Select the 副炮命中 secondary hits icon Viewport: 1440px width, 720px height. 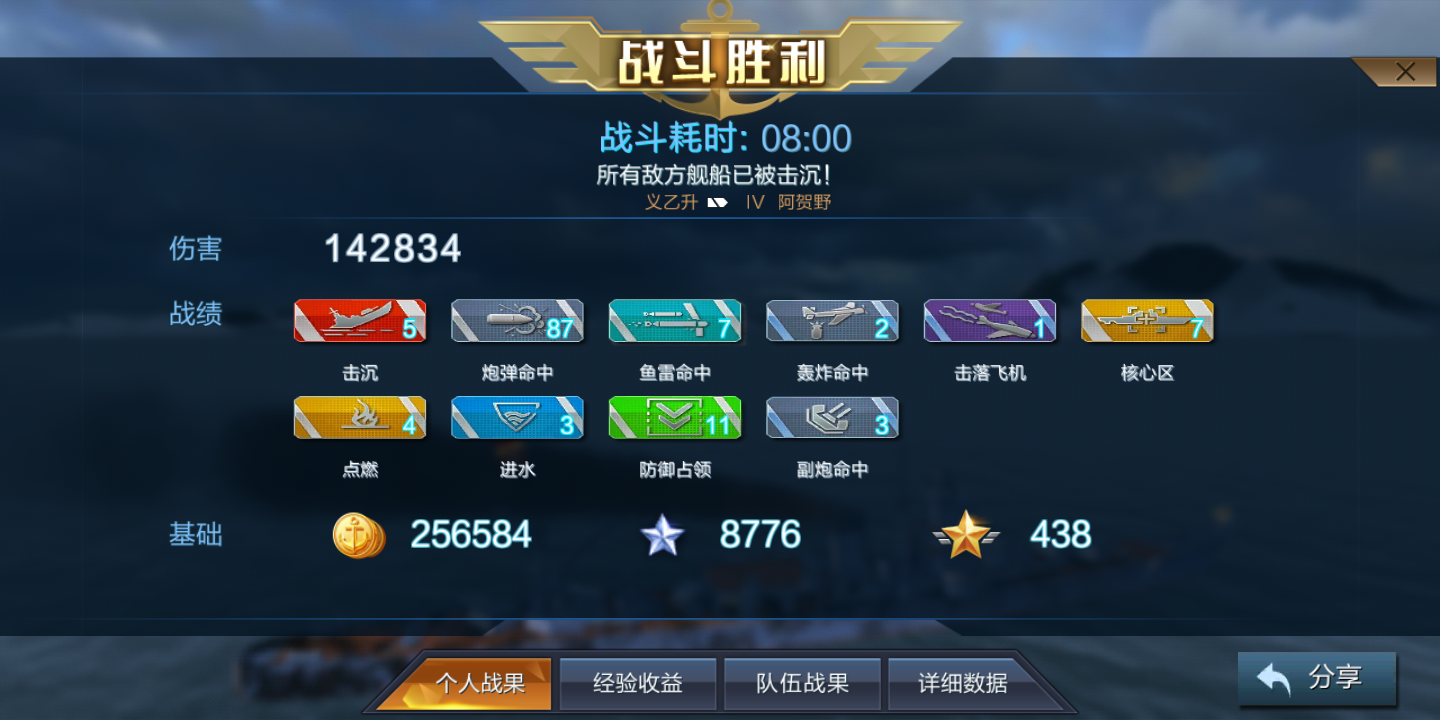pyautogui.click(x=832, y=417)
